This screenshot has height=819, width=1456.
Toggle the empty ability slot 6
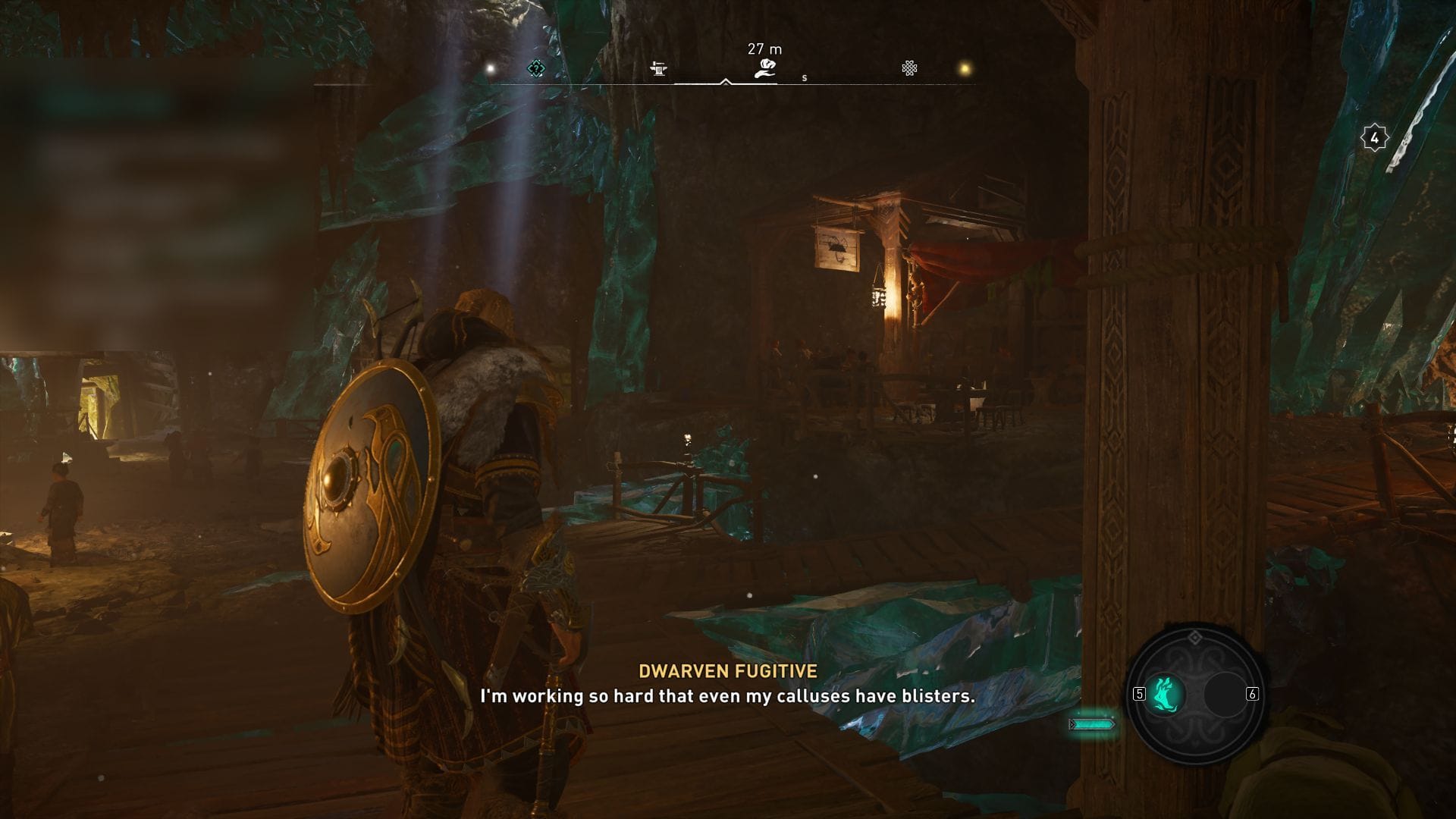tap(1224, 695)
